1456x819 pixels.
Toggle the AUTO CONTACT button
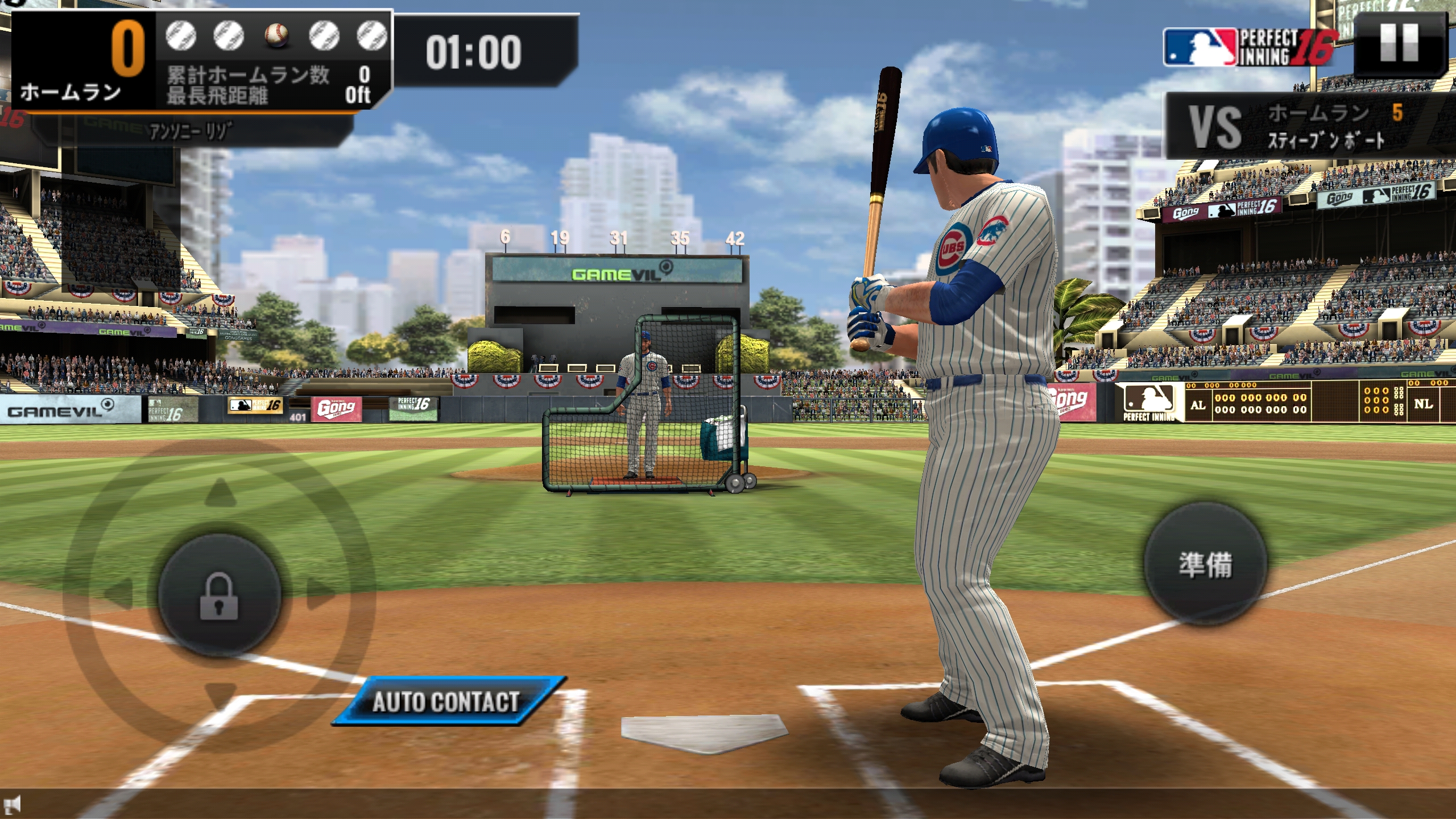447,701
